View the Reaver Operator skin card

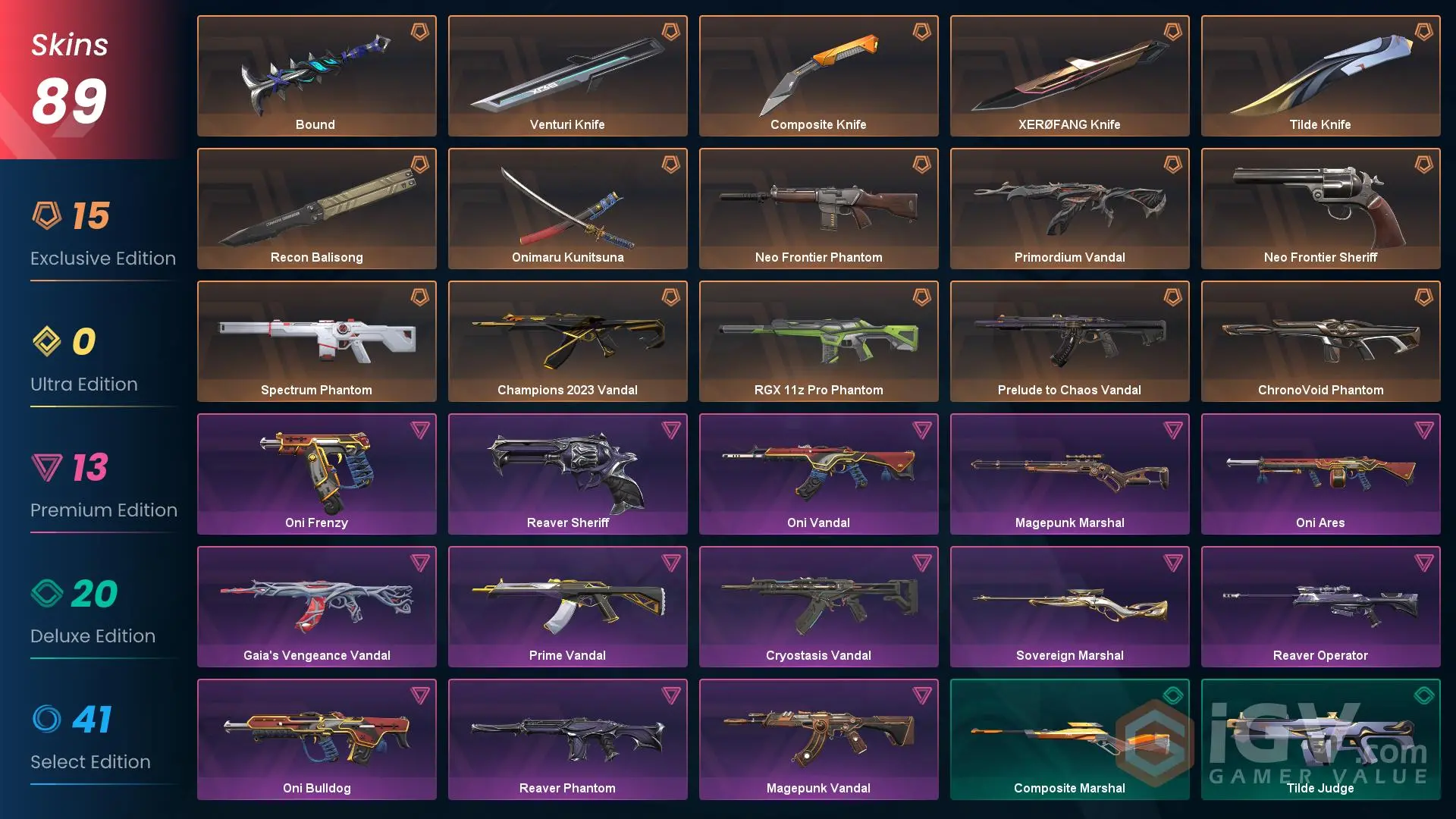1320,603
